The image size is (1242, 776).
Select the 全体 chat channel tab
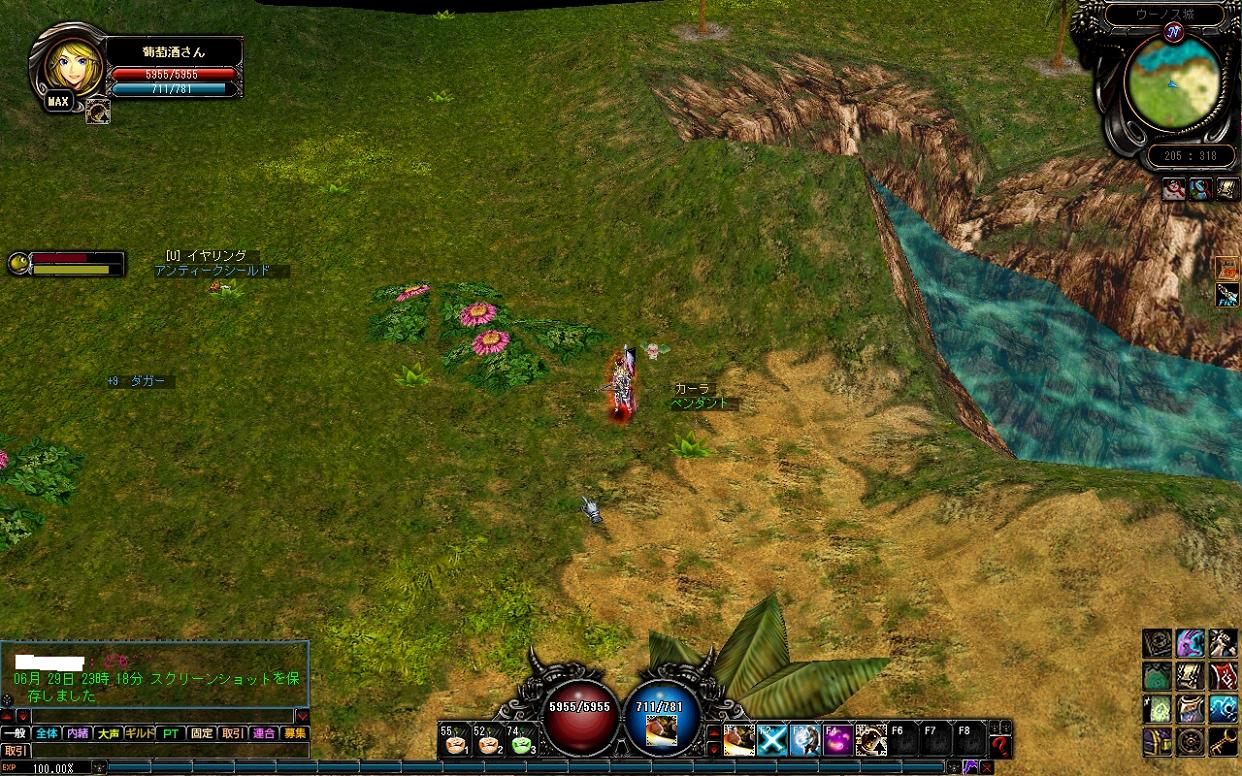tap(46, 733)
